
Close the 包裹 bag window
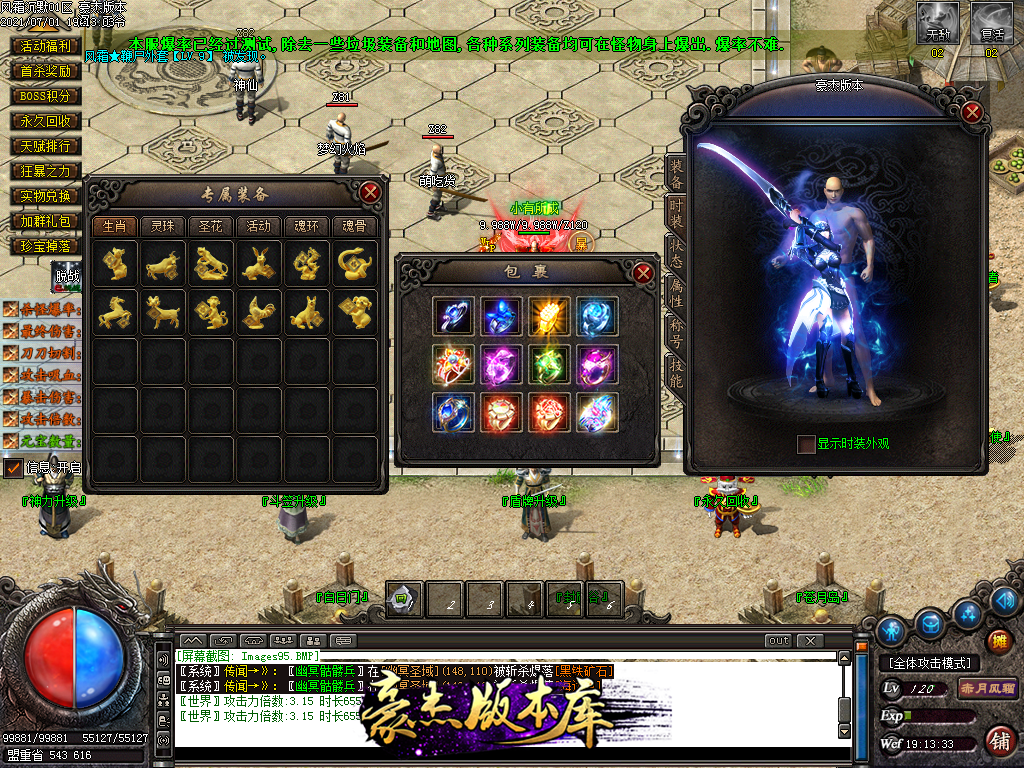[643, 273]
